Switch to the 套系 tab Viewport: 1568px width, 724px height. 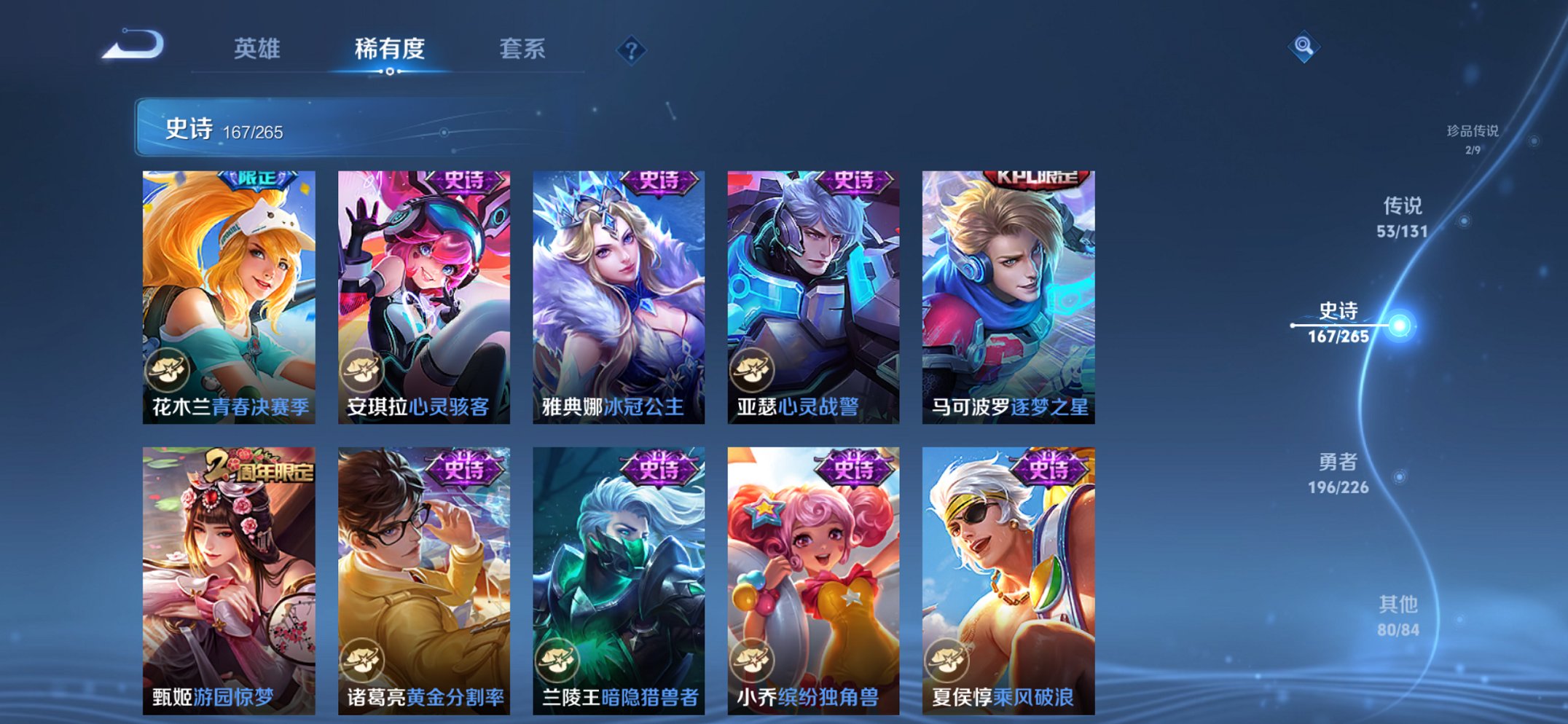[523, 49]
